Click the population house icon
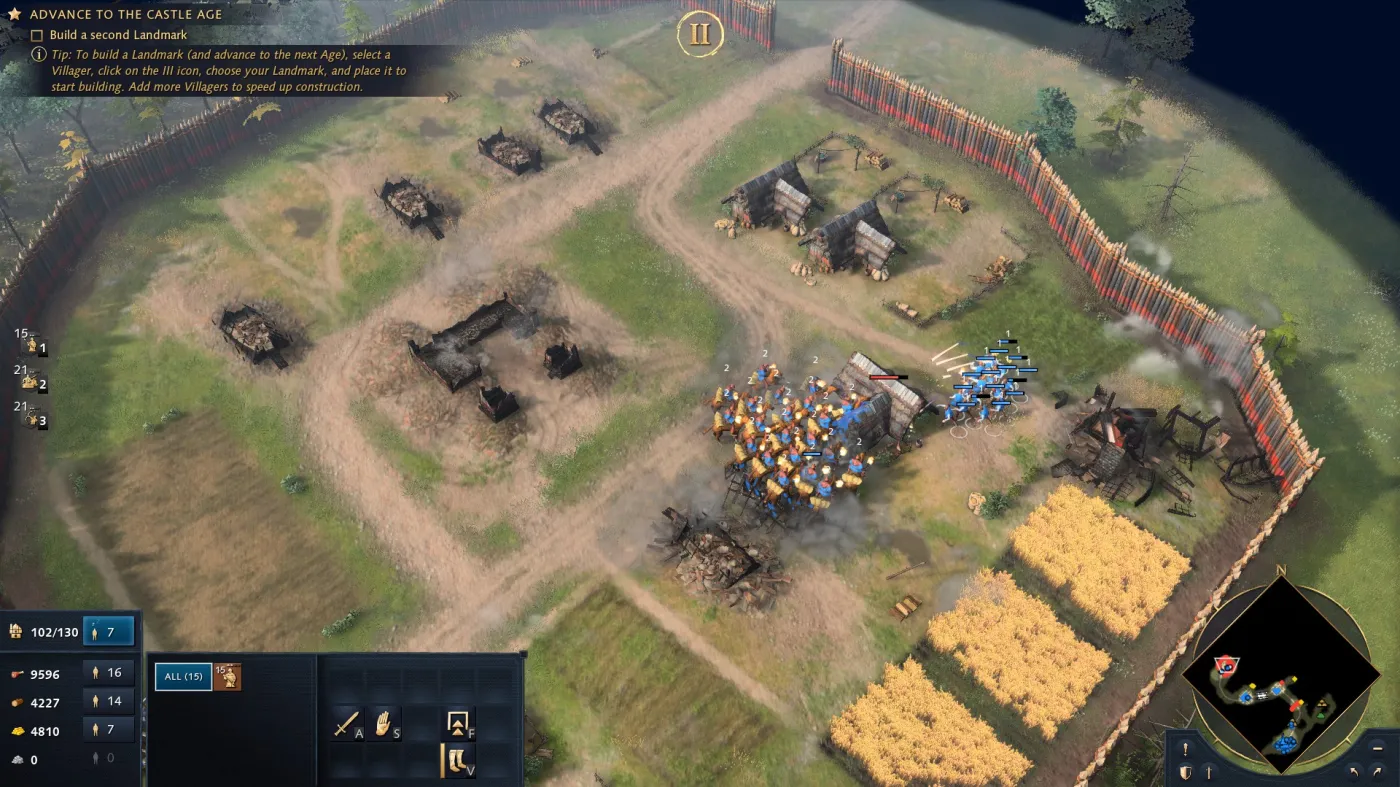 click(x=14, y=631)
